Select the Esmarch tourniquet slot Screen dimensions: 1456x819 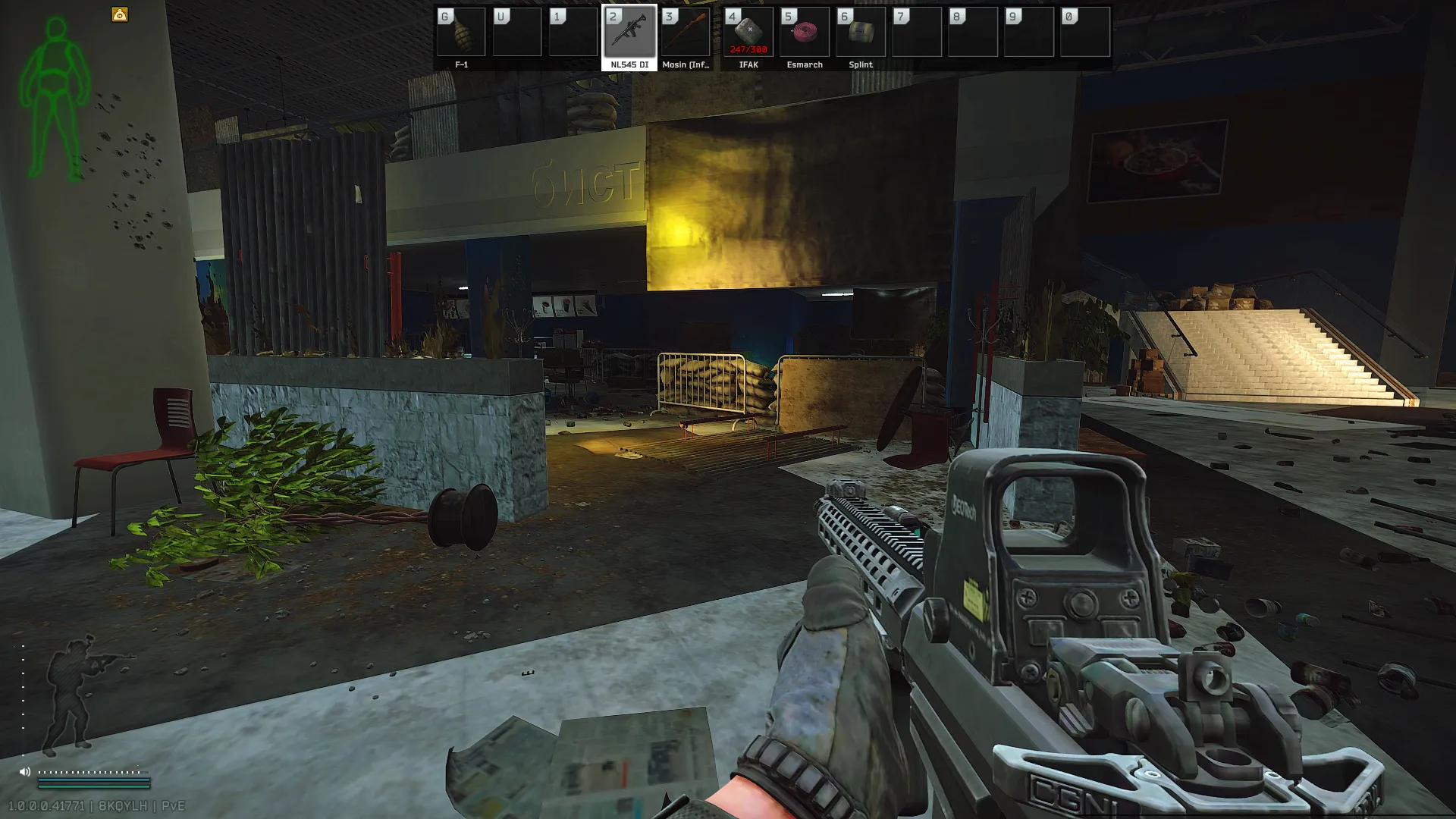(x=805, y=33)
